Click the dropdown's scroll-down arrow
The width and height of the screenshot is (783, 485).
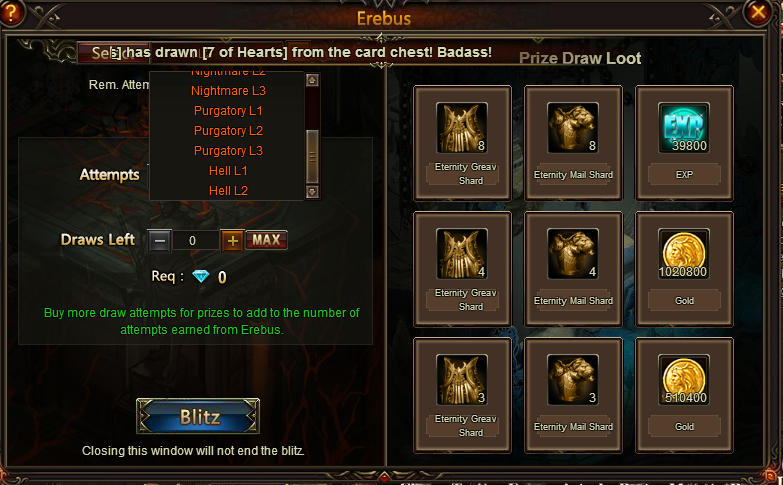coord(312,191)
